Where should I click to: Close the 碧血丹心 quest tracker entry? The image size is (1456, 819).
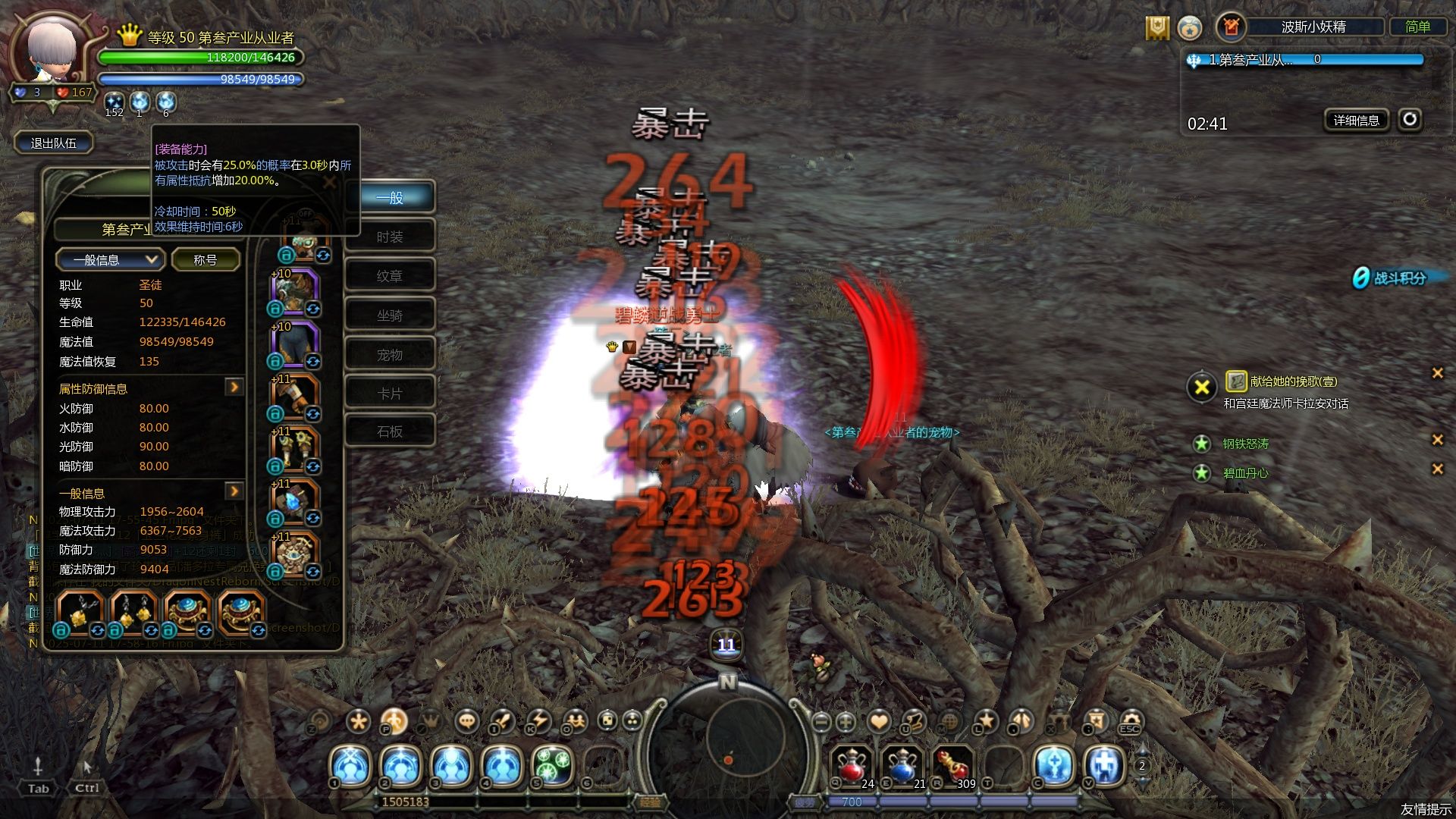1437,469
